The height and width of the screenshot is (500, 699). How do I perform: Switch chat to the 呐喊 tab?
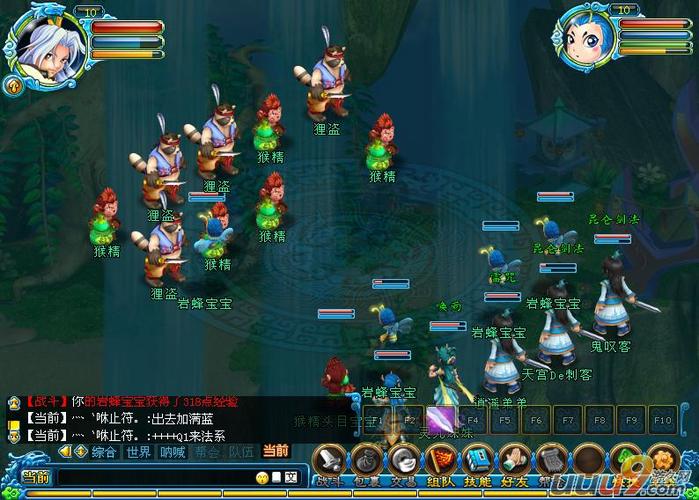172,452
